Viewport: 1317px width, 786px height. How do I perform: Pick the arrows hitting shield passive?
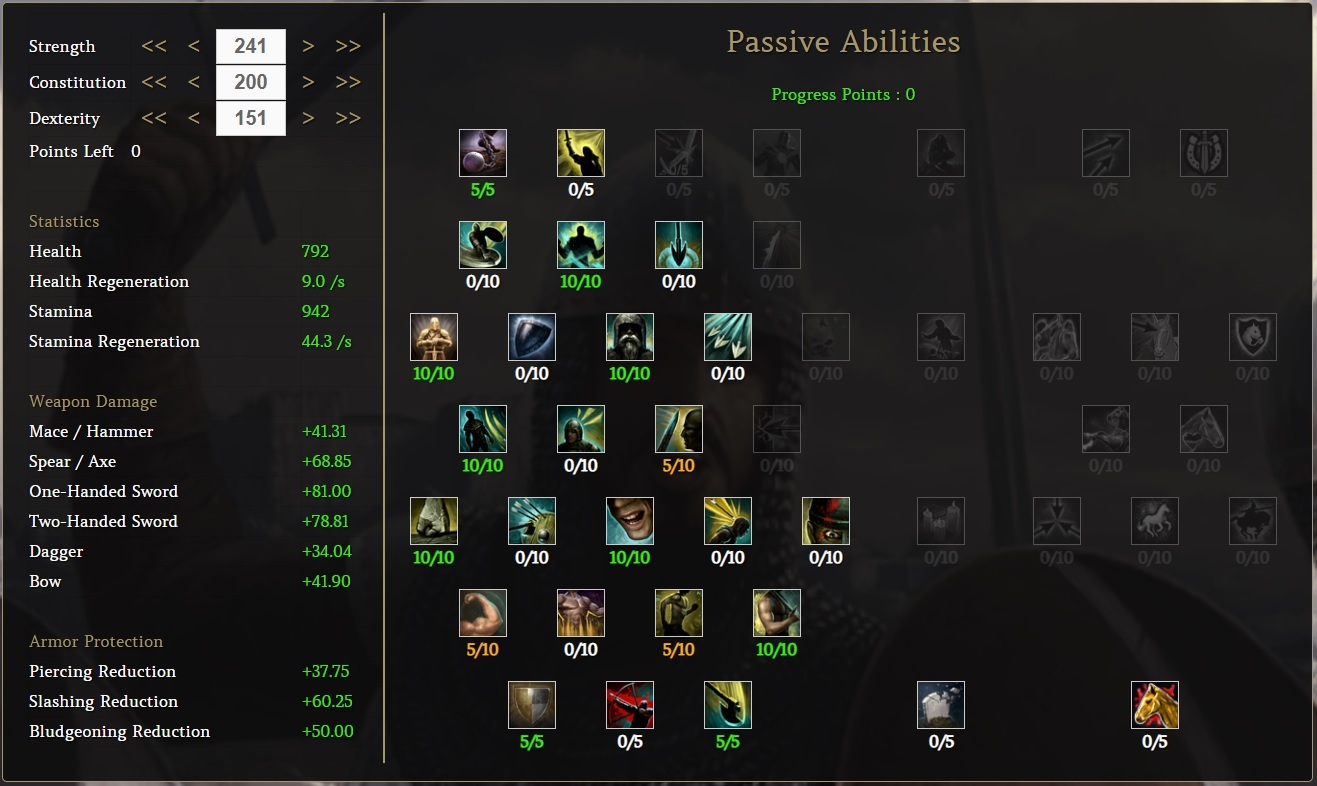[532, 521]
